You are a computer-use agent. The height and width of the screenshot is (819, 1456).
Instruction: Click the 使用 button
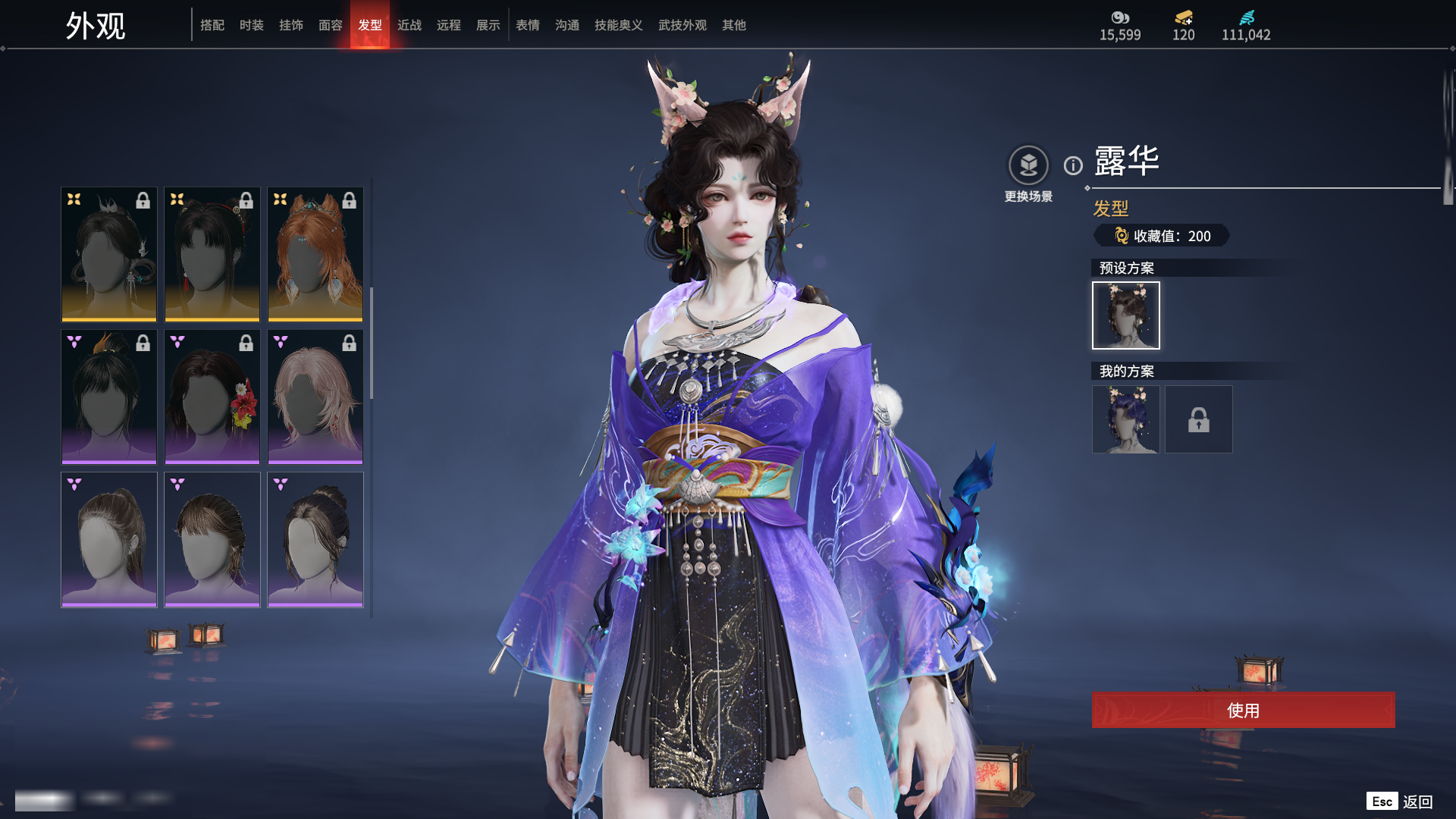coord(1243,710)
